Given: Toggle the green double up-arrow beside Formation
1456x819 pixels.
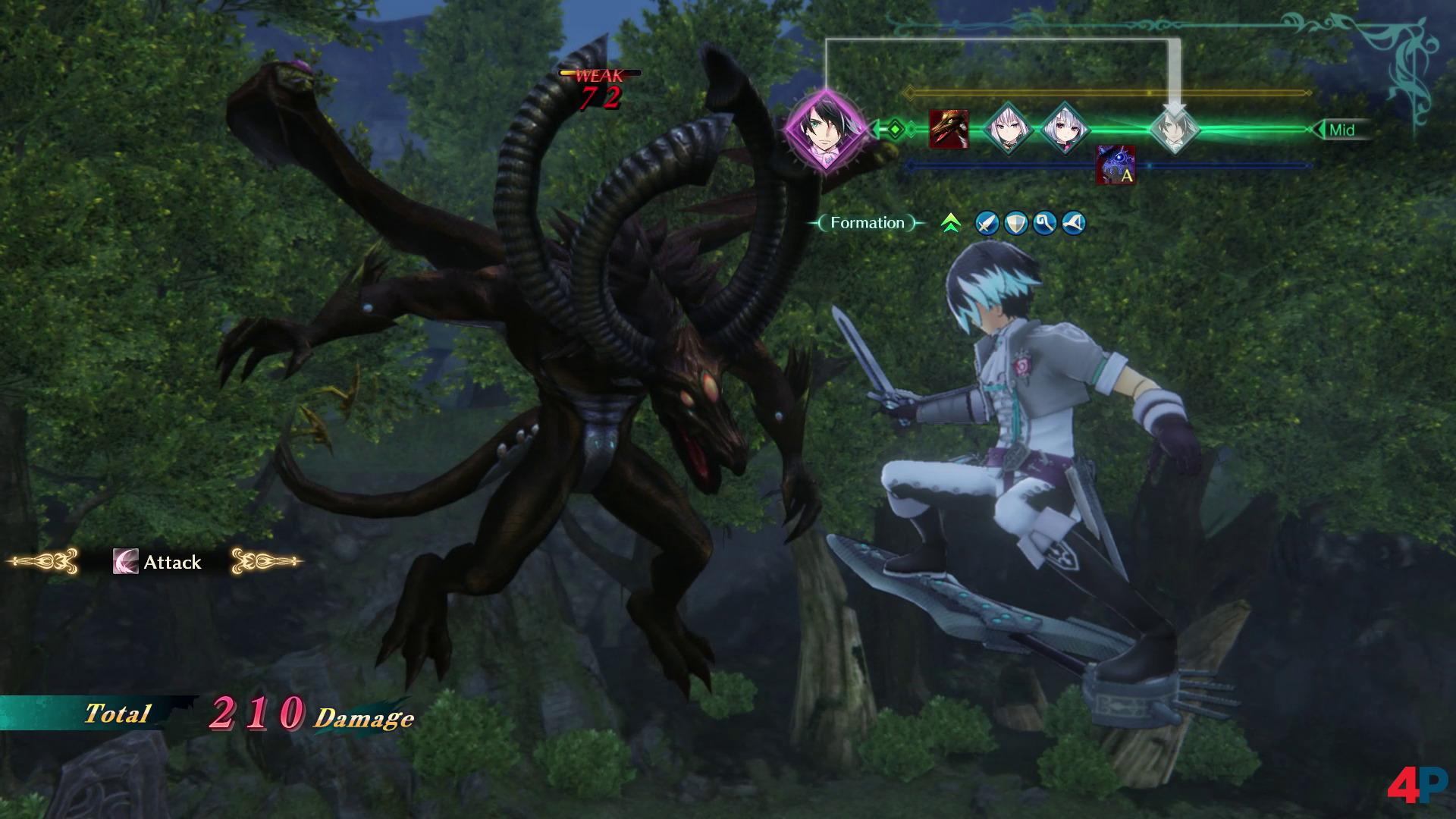Looking at the screenshot, I should click(950, 223).
